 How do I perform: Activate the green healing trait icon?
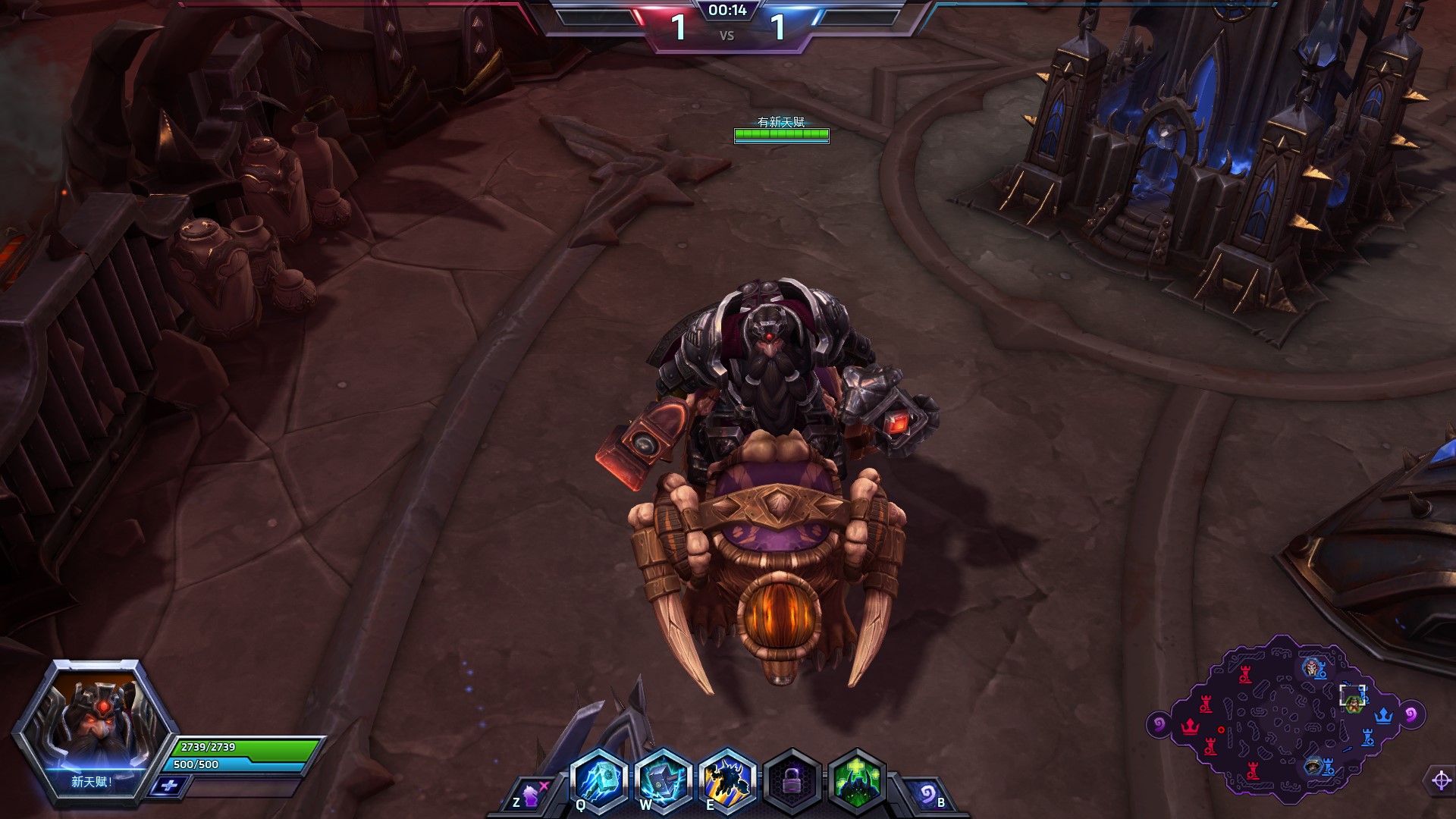[x=857, y=780]
